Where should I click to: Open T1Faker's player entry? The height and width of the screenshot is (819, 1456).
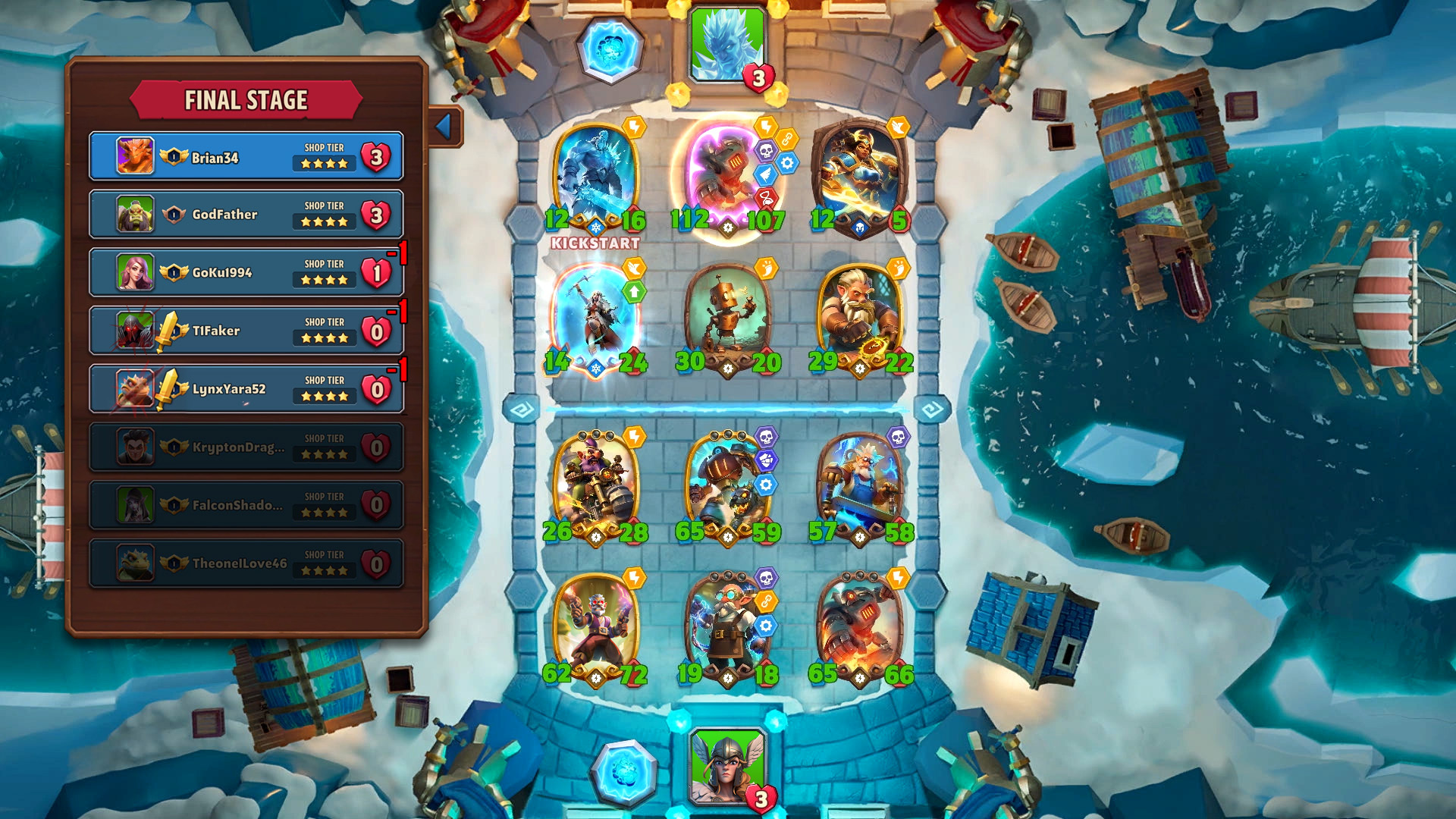246,331
